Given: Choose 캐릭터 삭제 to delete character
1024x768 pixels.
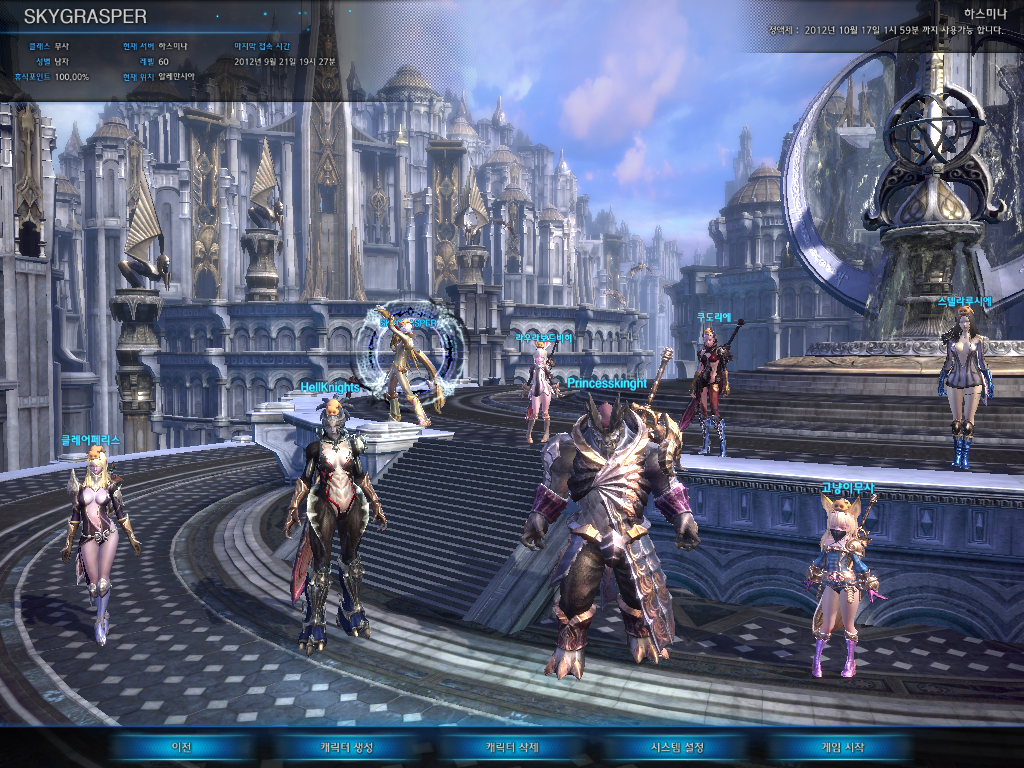Looking at the screenshot, I should [x=512, y=747].
